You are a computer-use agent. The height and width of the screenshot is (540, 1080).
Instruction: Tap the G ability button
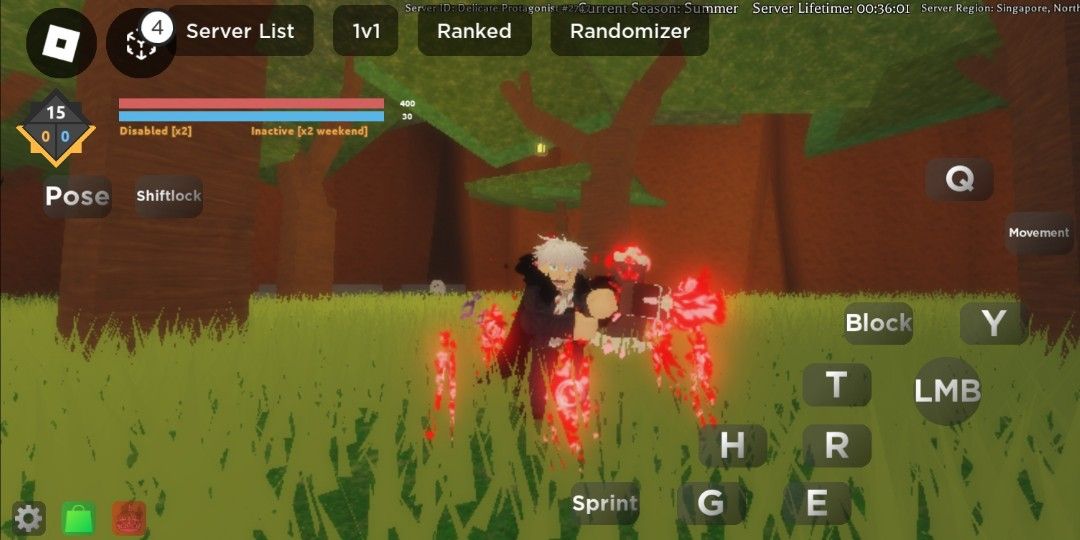(711, 503)
